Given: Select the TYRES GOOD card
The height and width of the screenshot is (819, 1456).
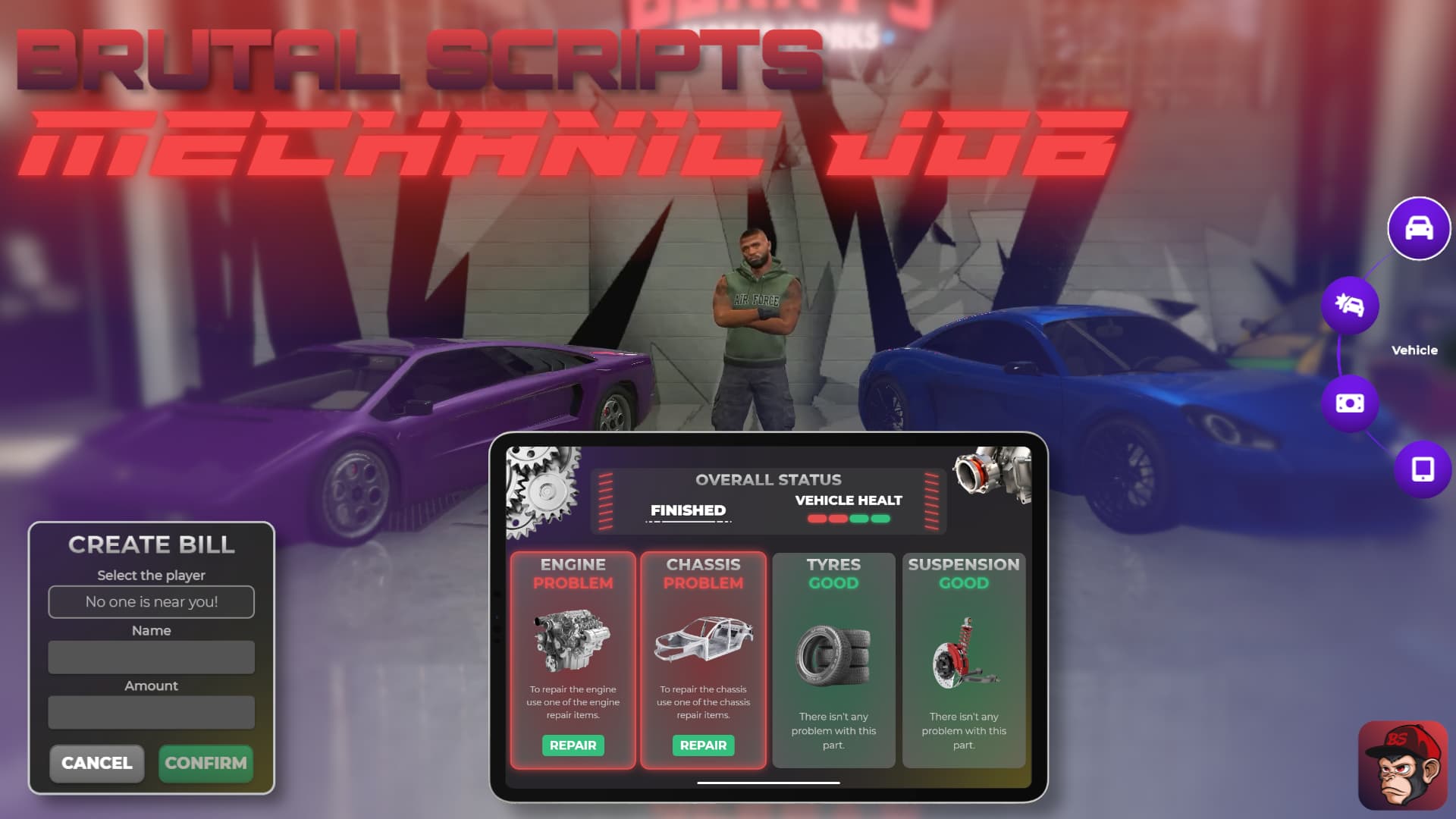Looking at the screenshot, I should tap(833, 660).
